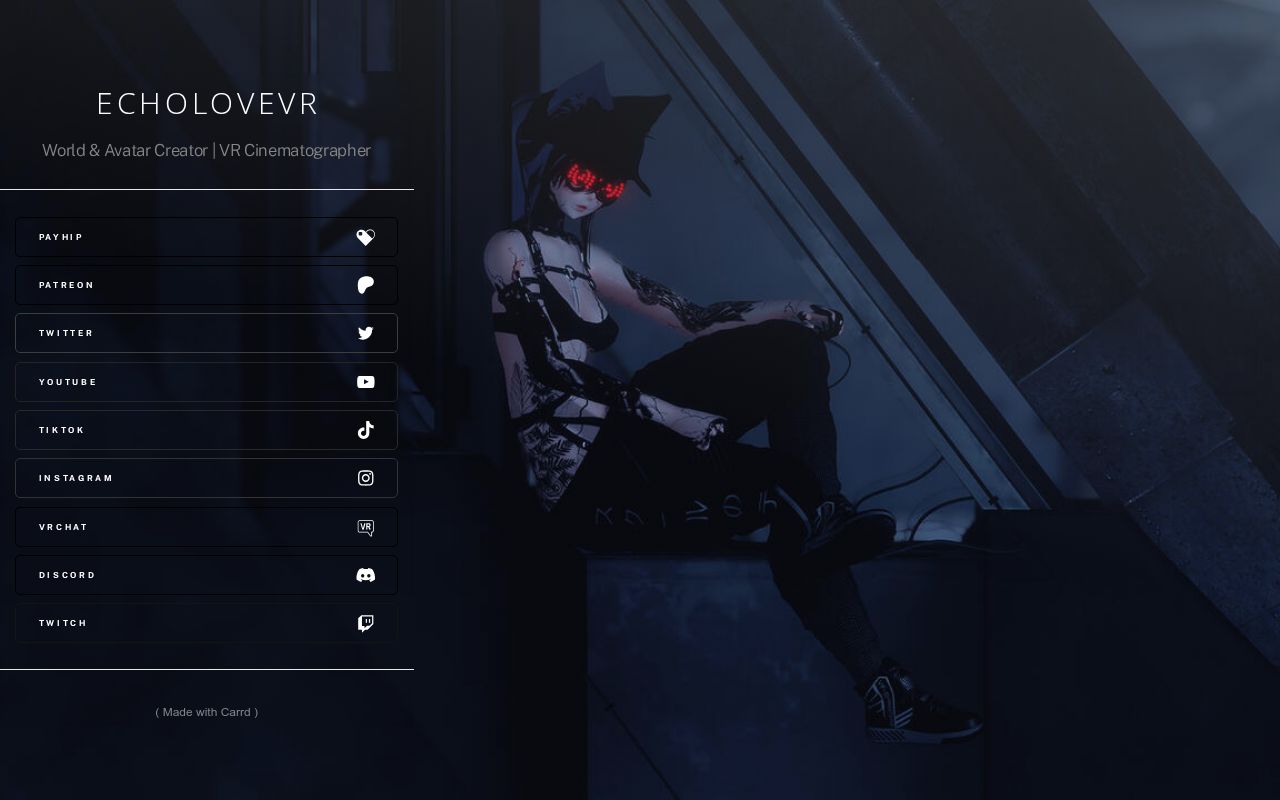
Task: Click the Payhip shop icon
Action: point(365,237)
